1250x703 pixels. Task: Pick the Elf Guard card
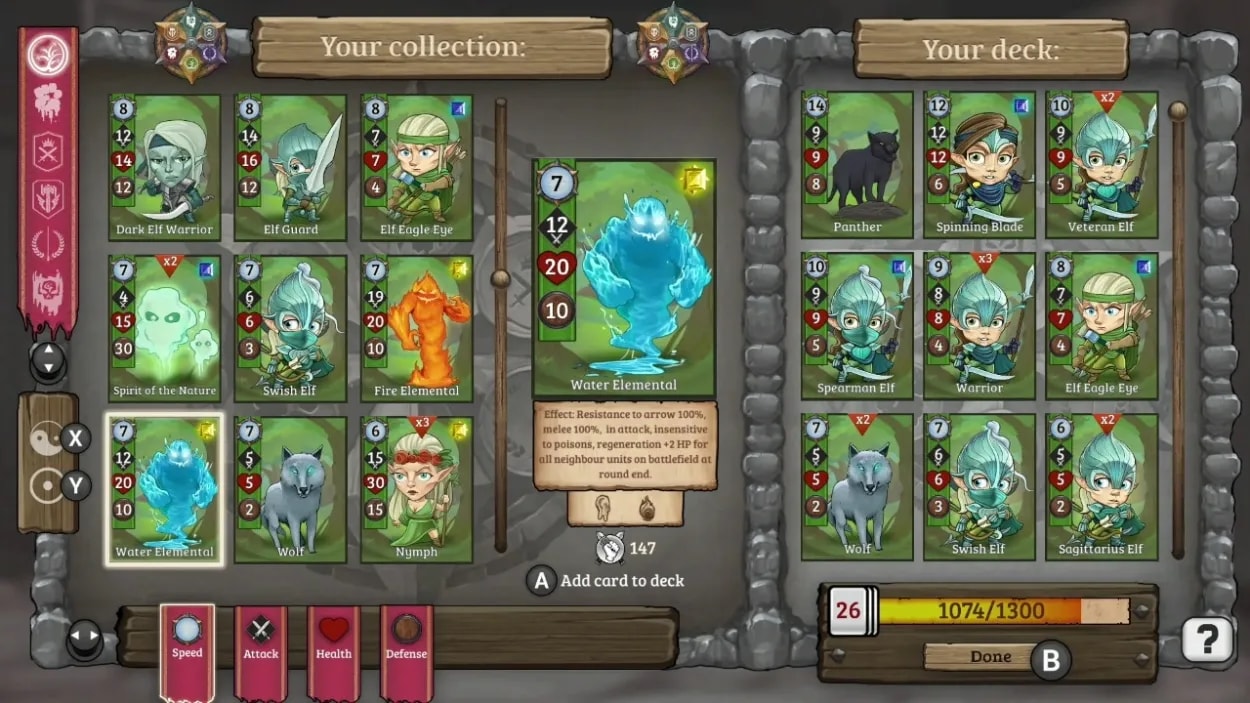click(290, 167)
